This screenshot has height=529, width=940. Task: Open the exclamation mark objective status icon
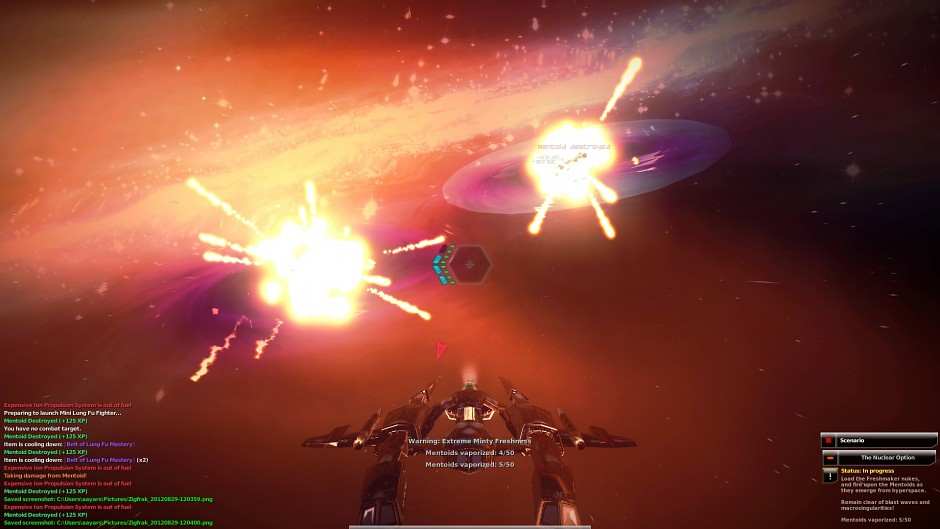(x=829, y=475)
